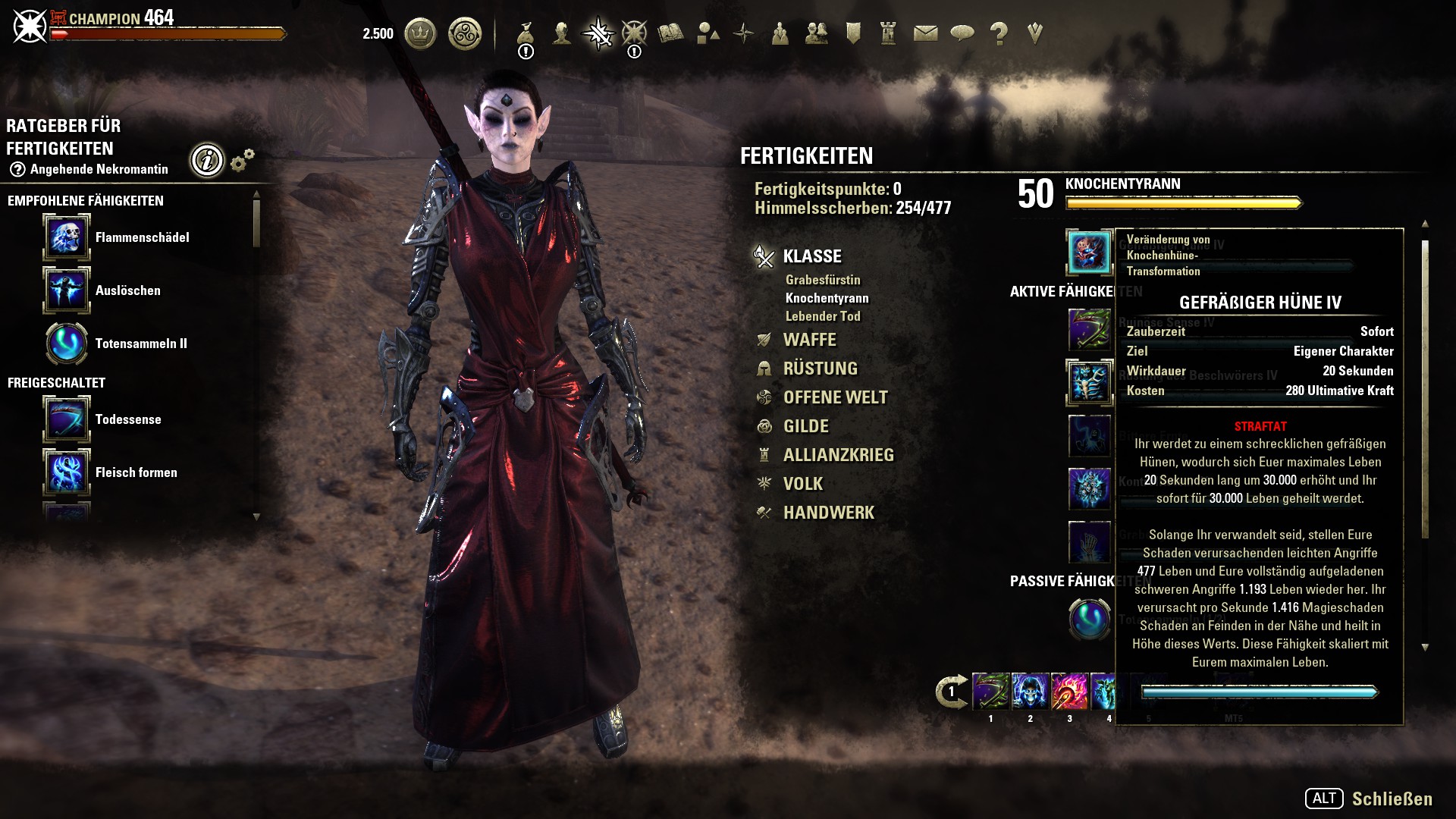Image resolution: width=1456 pixels, height=819 pixels.
Task: Expand the Offene Welt category
Action: [x=835, y=397]
